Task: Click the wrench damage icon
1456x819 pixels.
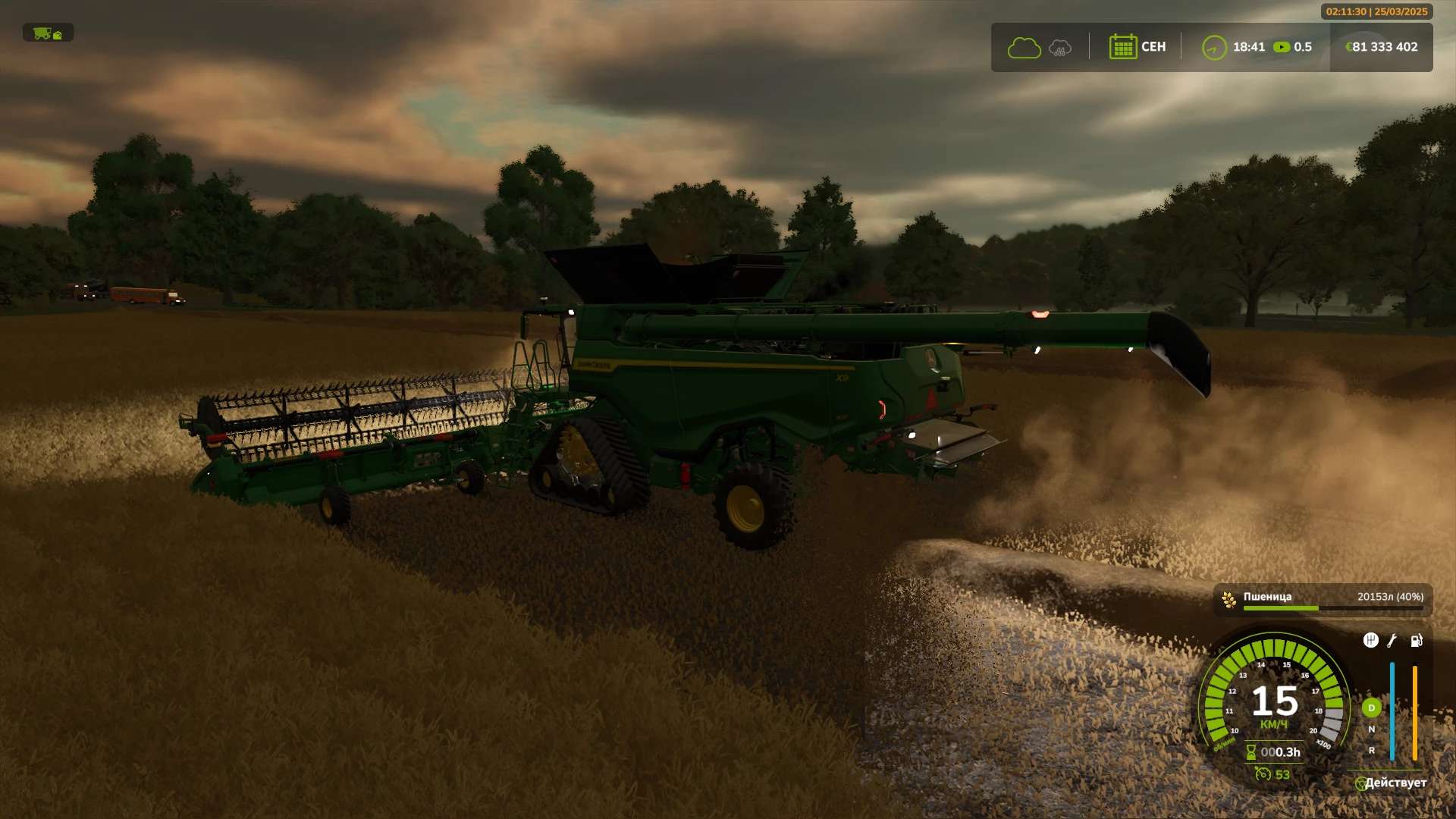Action: coord(1392,641)
